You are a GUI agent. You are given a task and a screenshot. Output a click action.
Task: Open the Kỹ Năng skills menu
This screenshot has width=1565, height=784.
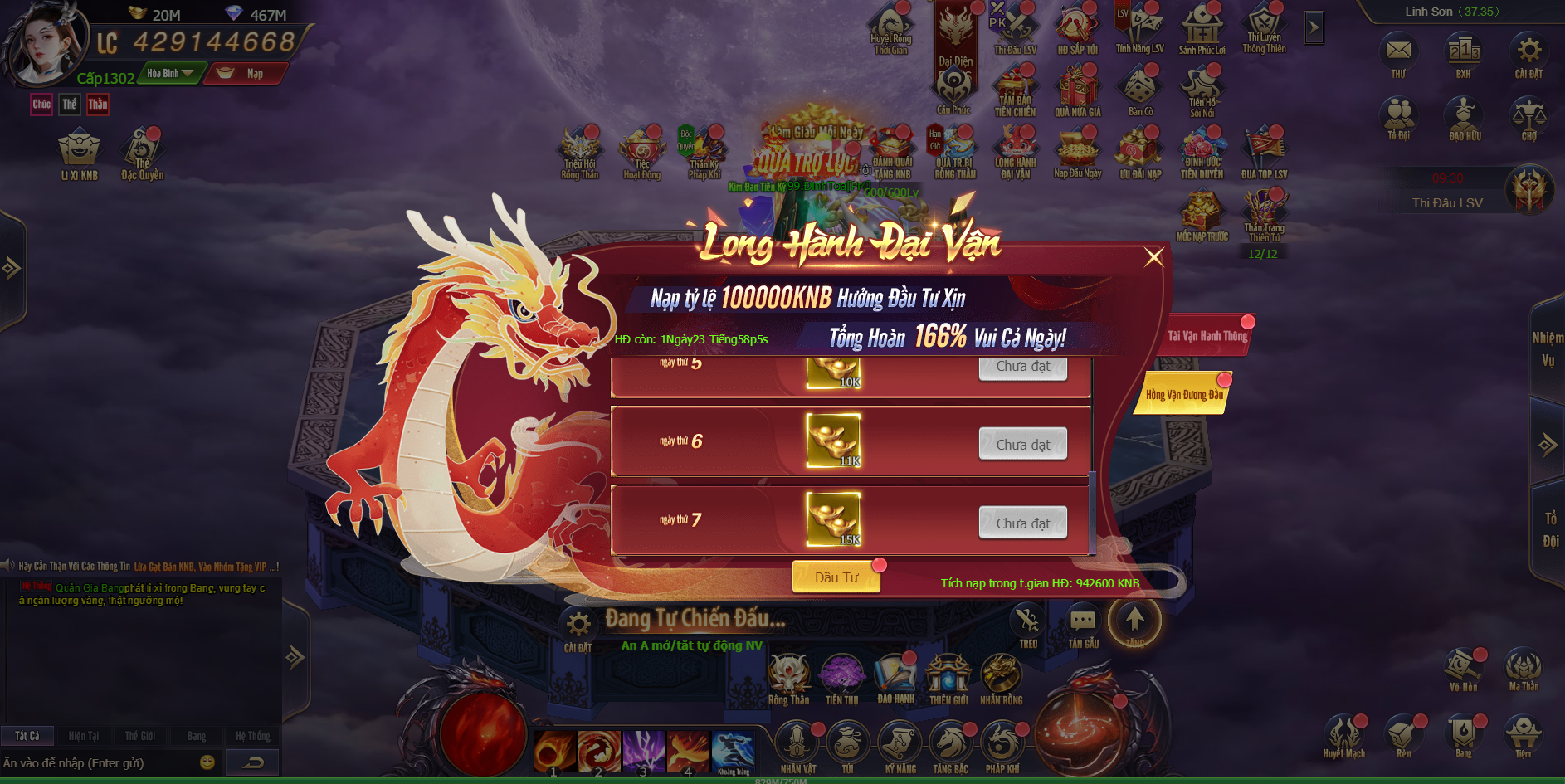pos(900,745)
